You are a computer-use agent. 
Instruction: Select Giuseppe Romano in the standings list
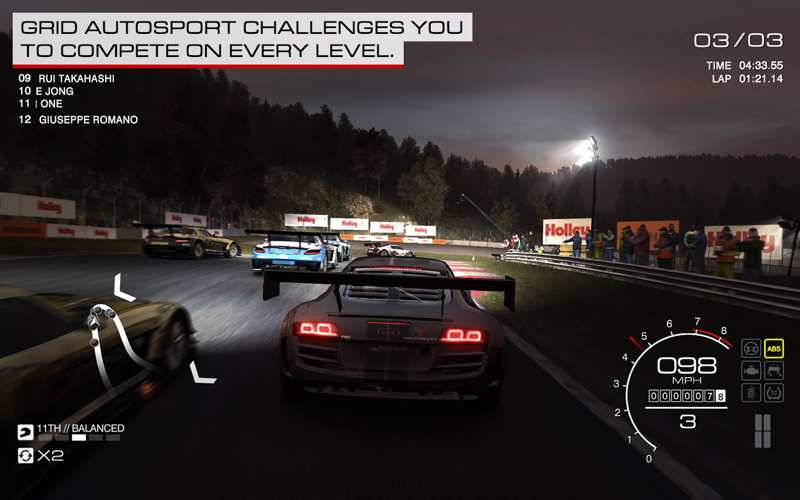click(88, 120)
